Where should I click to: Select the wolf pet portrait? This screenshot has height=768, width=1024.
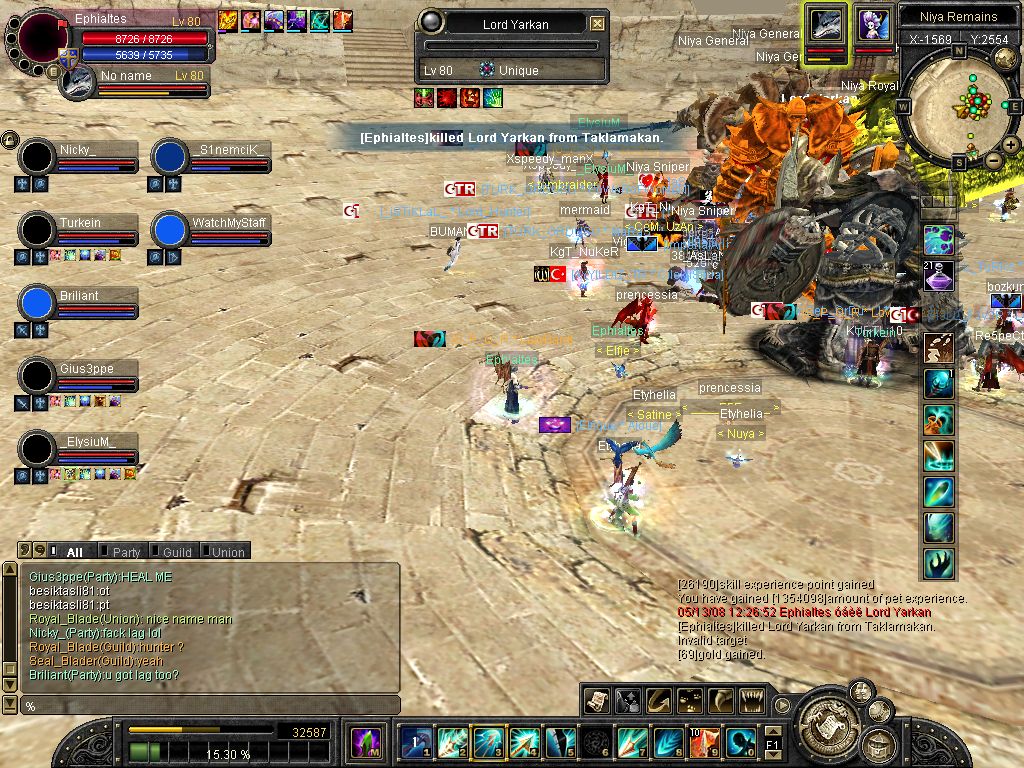(827, 24)
